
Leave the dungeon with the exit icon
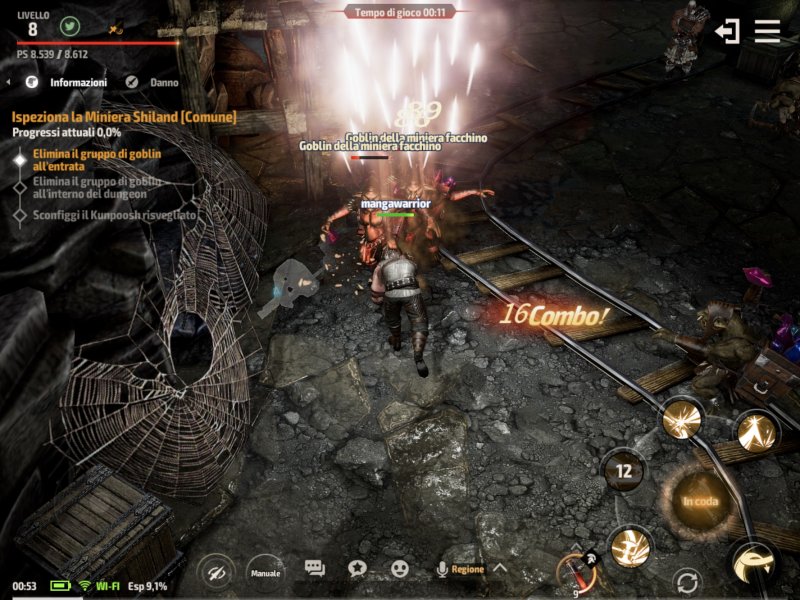tap(727, 31)
